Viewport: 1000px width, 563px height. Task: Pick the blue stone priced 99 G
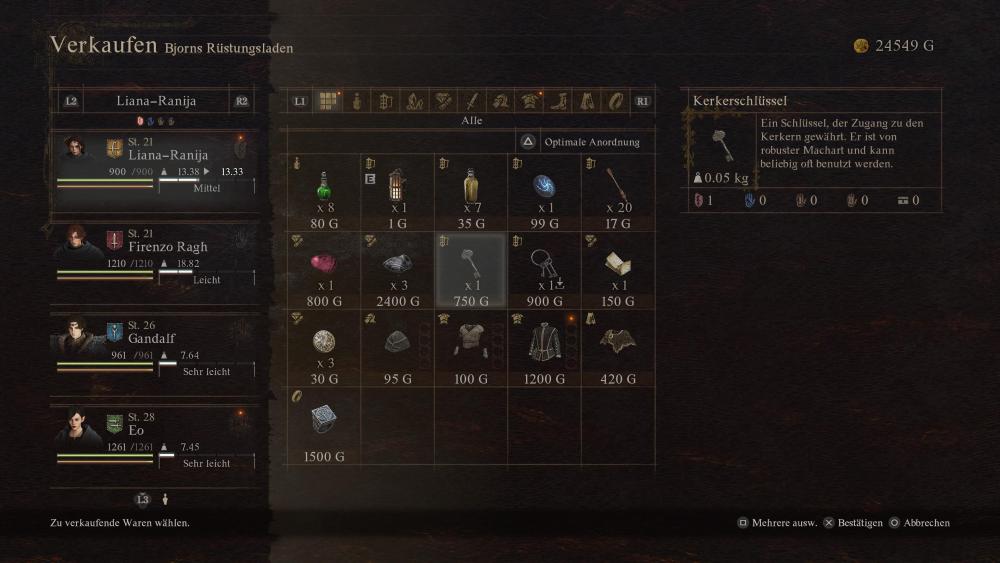pyautogui.click(x=545, y=190)
